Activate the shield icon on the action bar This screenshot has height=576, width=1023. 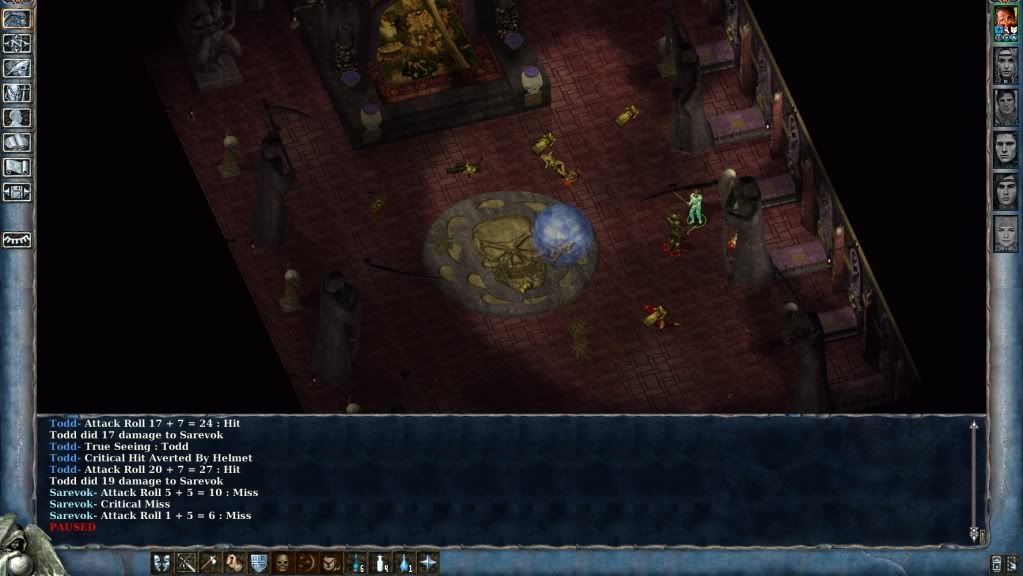click(x=258, y=563)
